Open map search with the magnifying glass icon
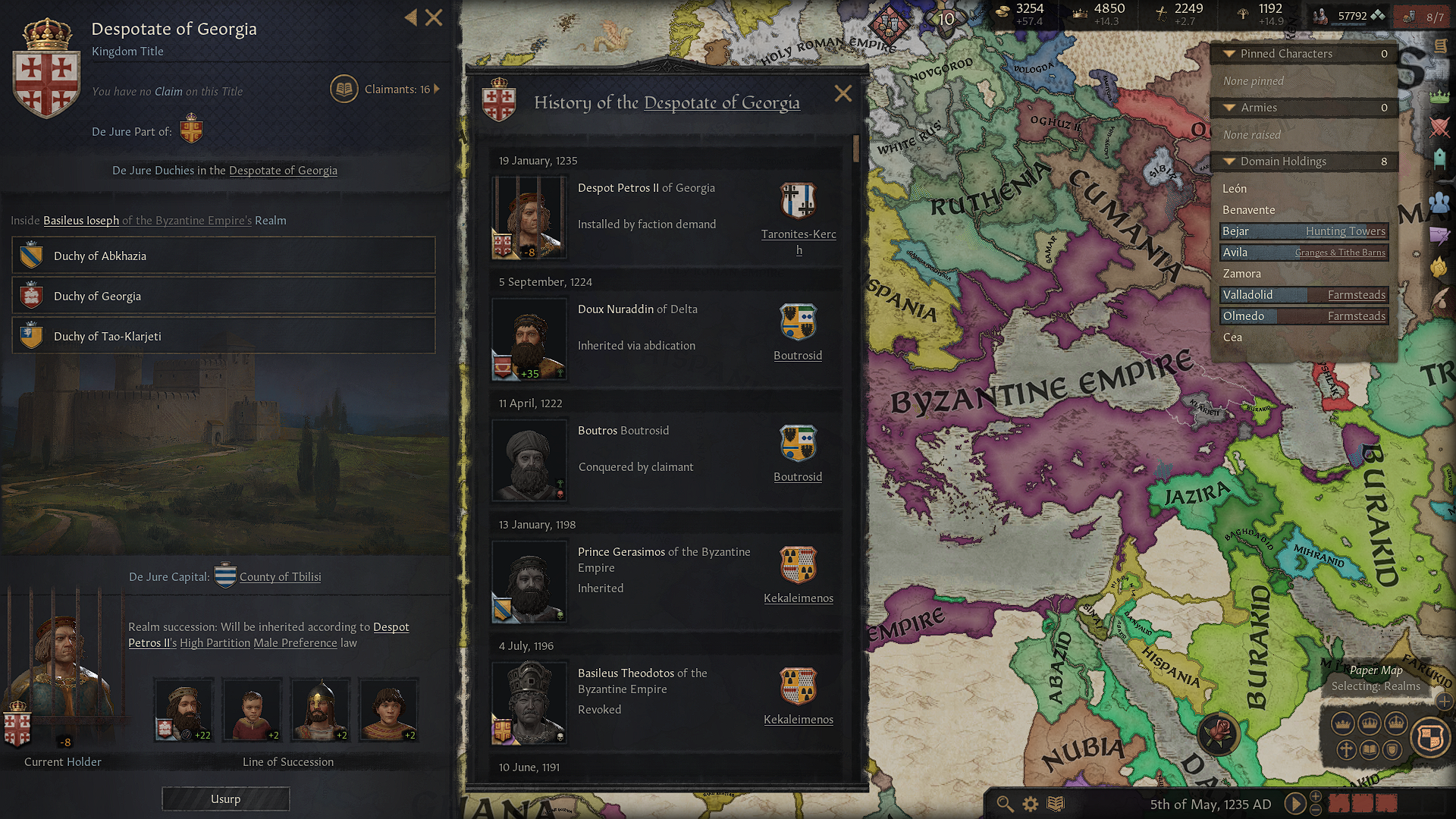 pos(1004,804)
